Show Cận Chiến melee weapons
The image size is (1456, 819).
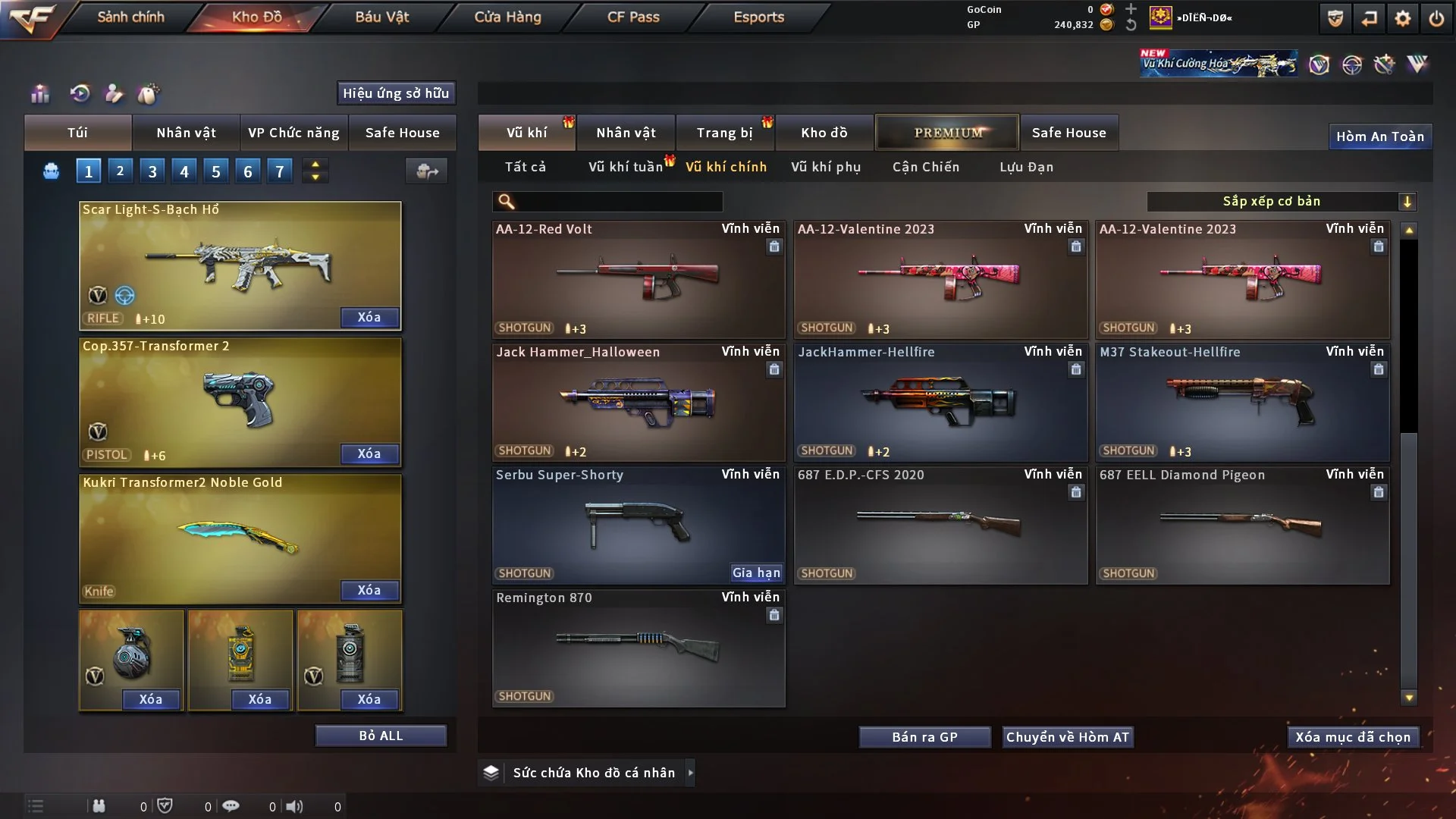click(926, 167)
